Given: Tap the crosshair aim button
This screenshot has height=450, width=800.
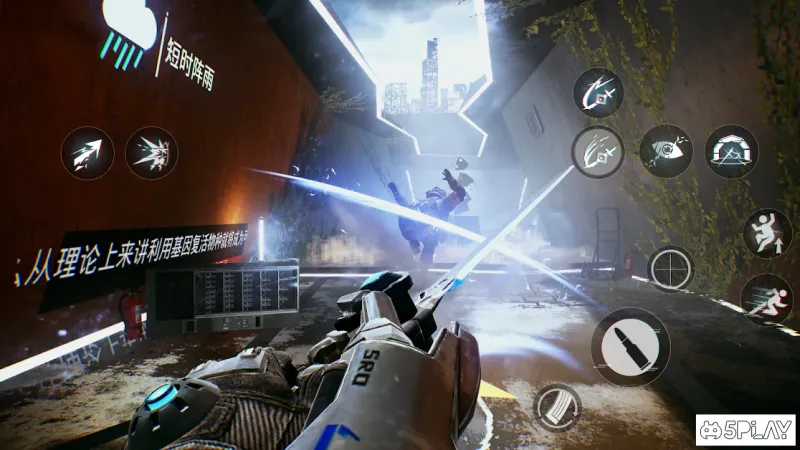Looking at the screenshot, I should click(x=671, y=268).
